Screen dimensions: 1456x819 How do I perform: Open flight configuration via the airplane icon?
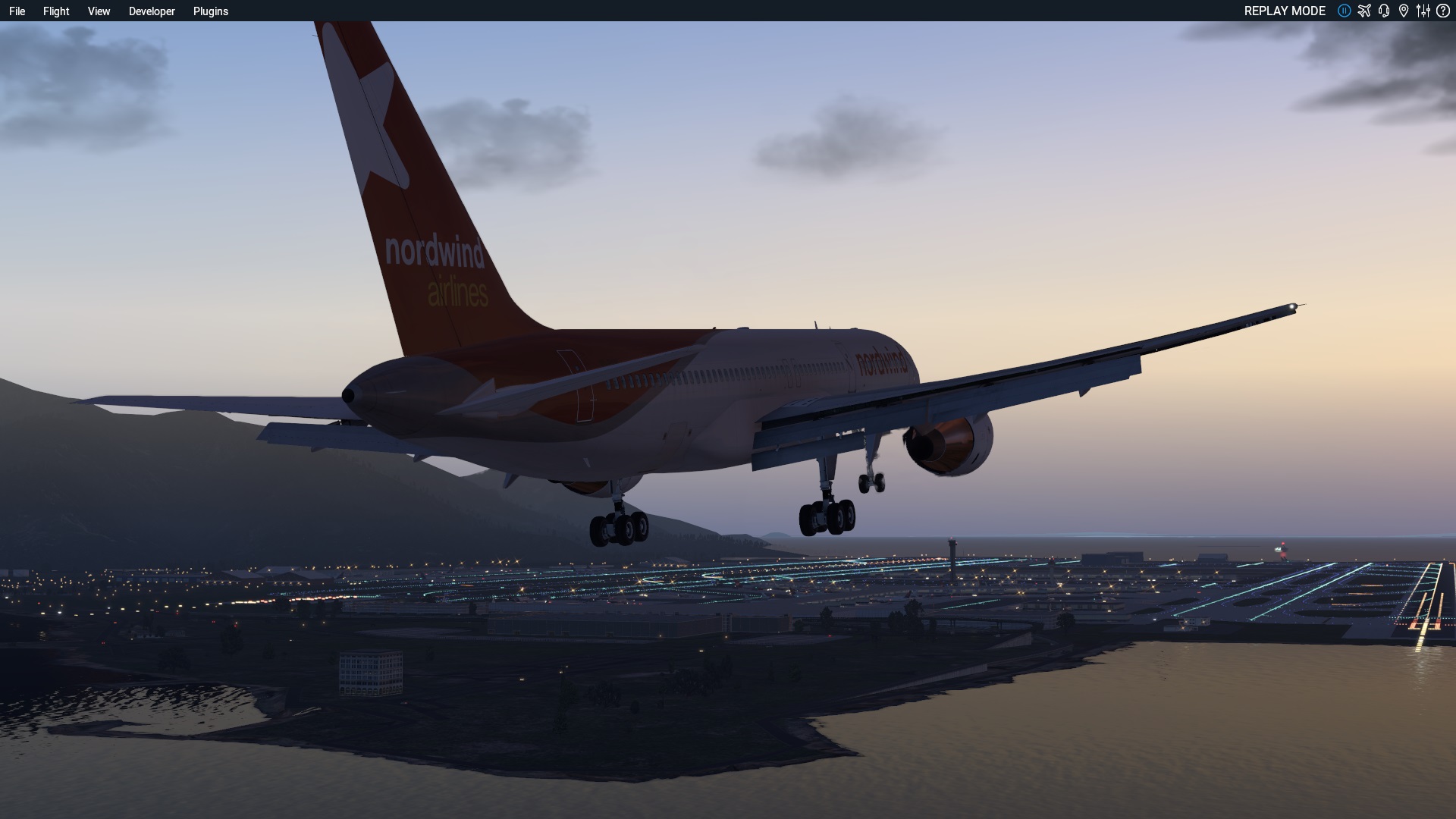[x=1364, y=11]
